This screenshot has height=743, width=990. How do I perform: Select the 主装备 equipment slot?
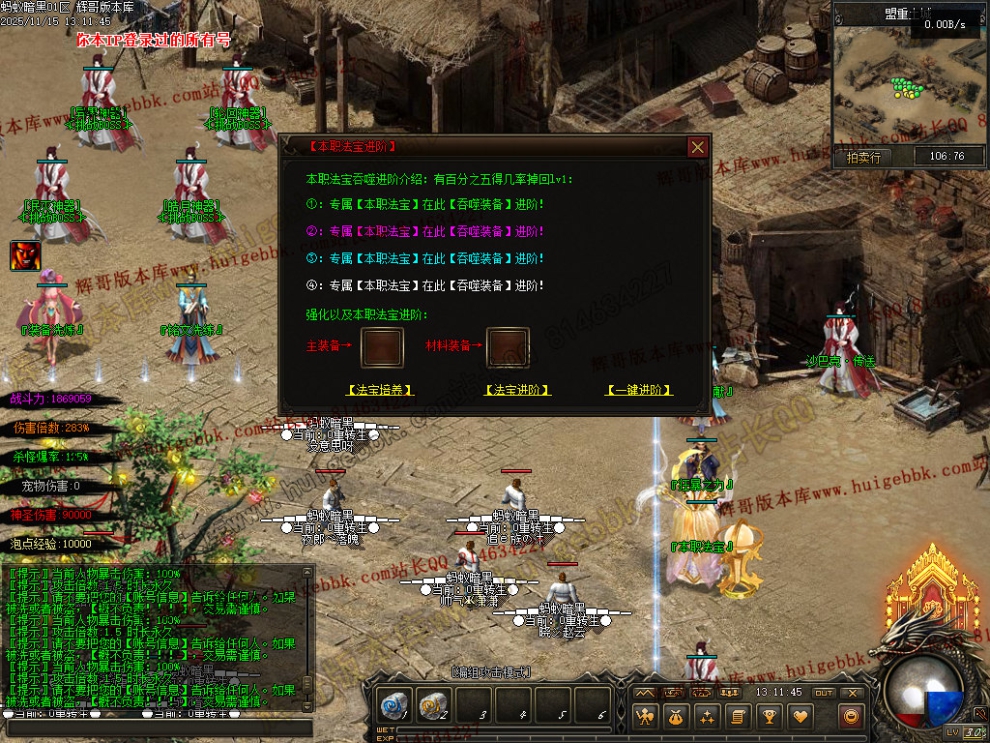382,347
